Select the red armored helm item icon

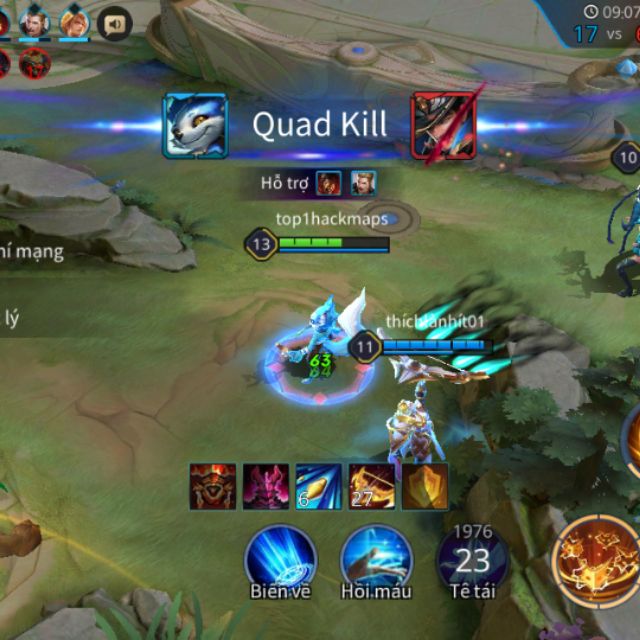coord(213,487)
